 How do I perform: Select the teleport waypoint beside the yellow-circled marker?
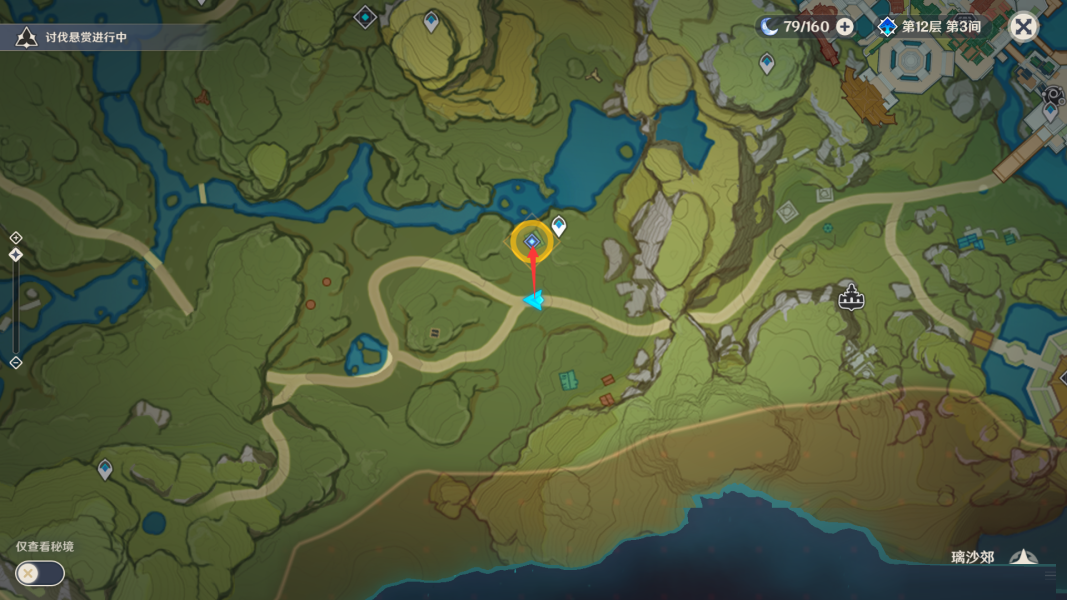(559, 227)
